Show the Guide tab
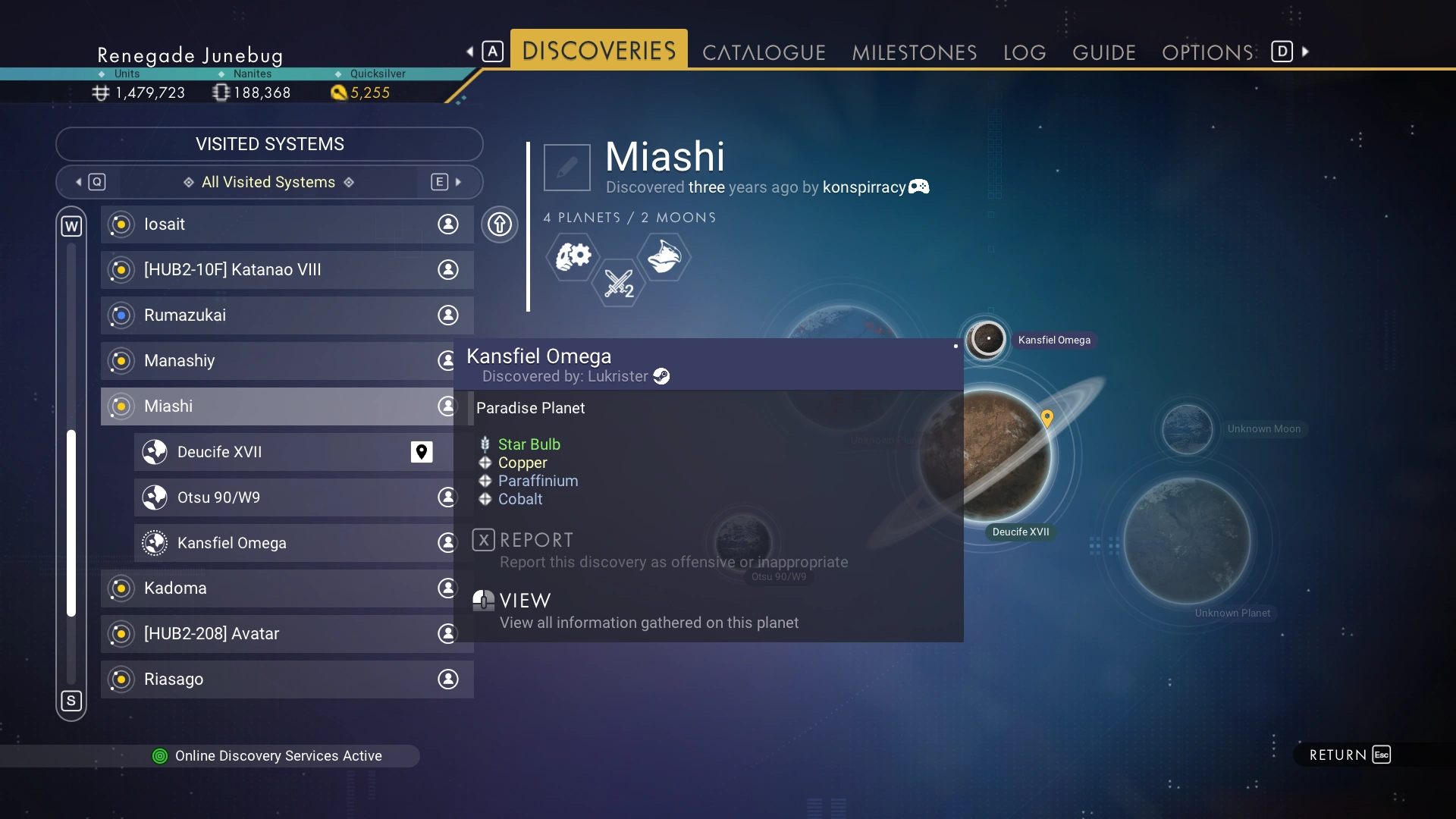The width and height of the screenshot is (1456, 819). tap(1103, 52)
